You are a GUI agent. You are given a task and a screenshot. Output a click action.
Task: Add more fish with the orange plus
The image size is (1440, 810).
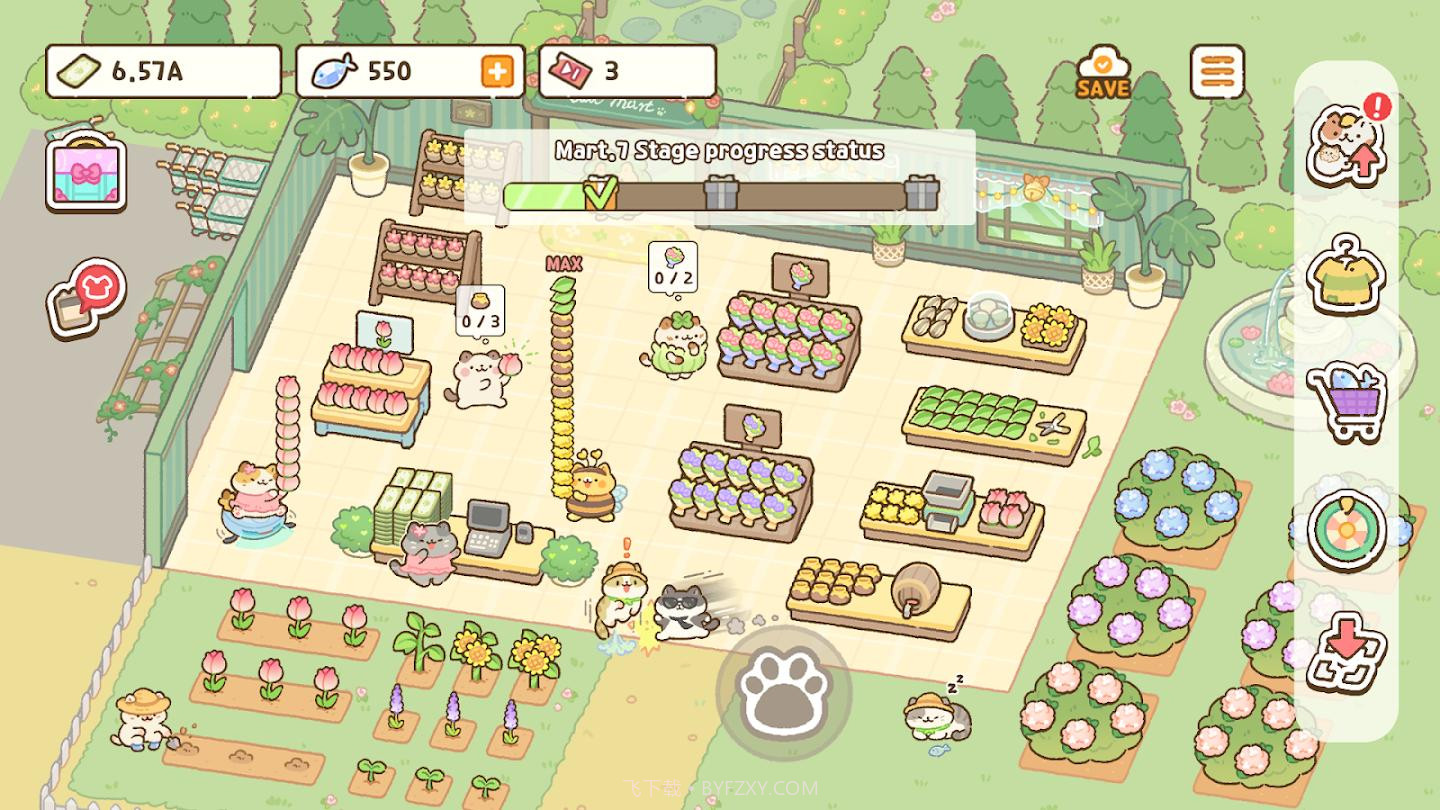pos(497,71)
